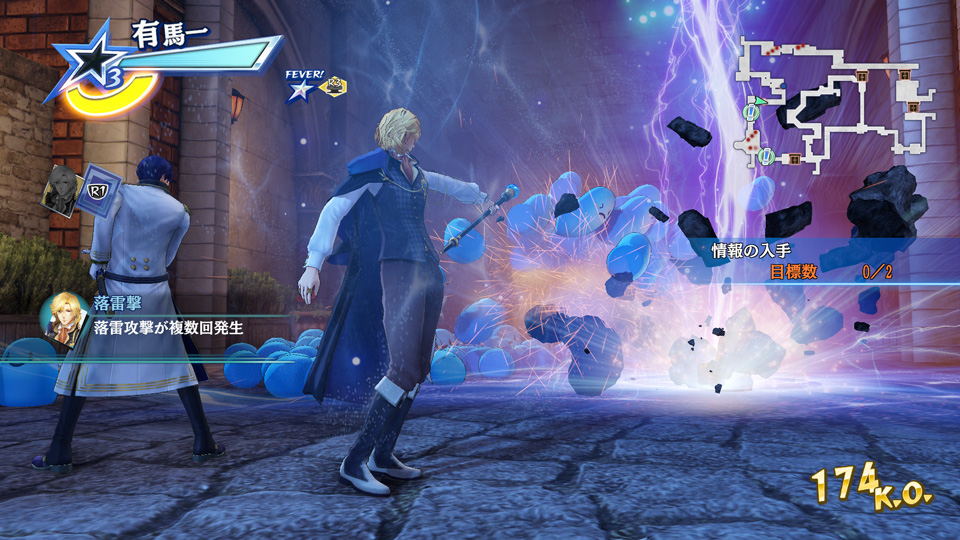Click the blue star level emblem

(89, 70)
